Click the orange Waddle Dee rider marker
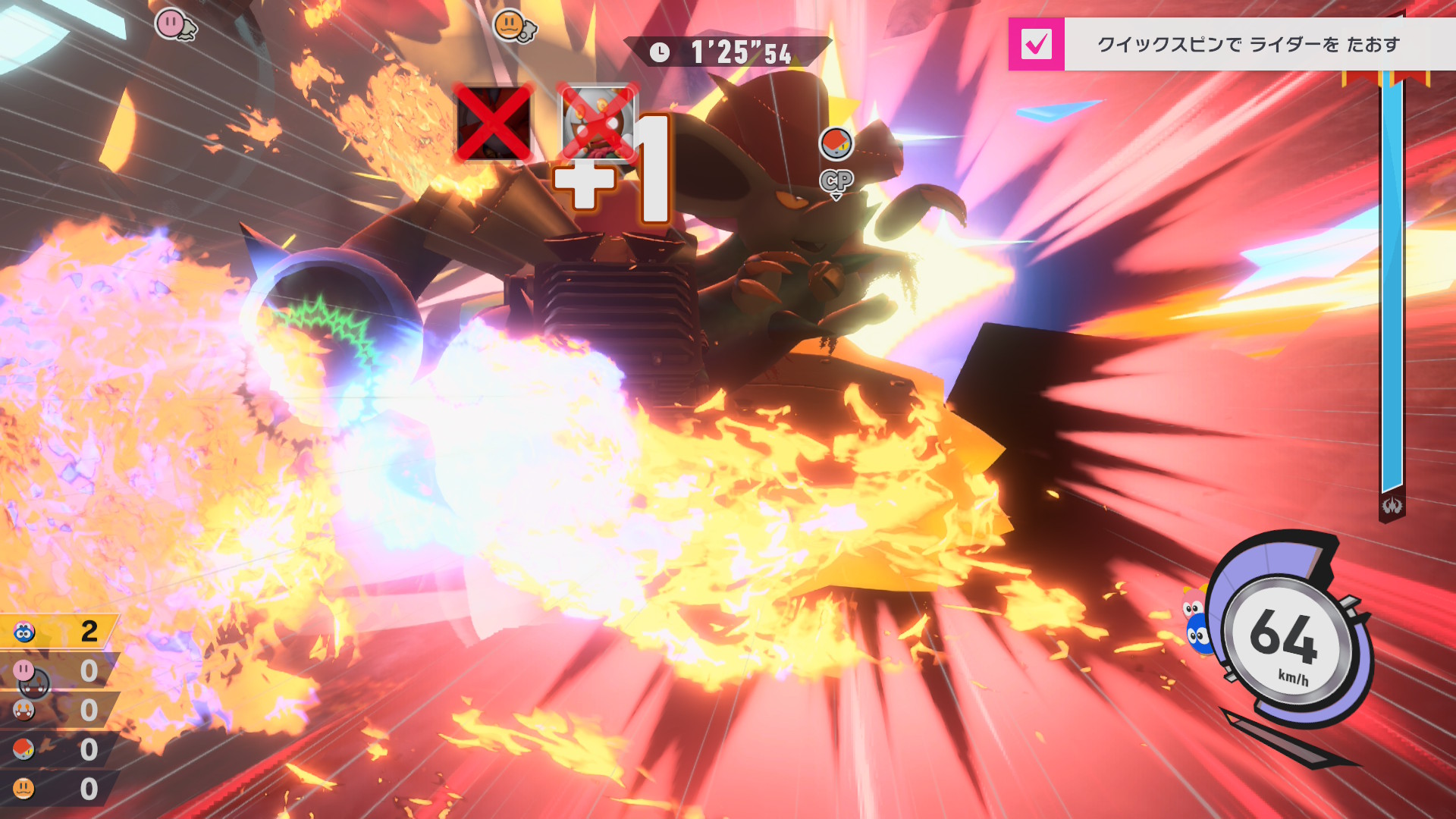1456x819 pixels. click(511, 25)
